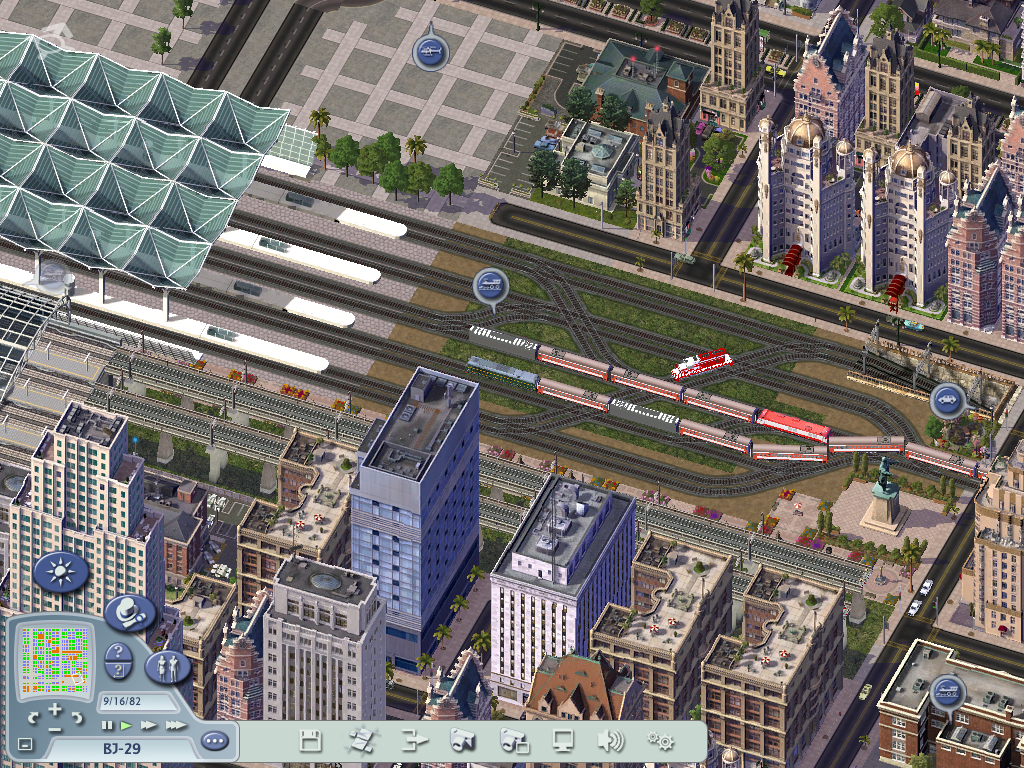
Task: Use the upper question mark query tool
Action: tap(117, 653)
